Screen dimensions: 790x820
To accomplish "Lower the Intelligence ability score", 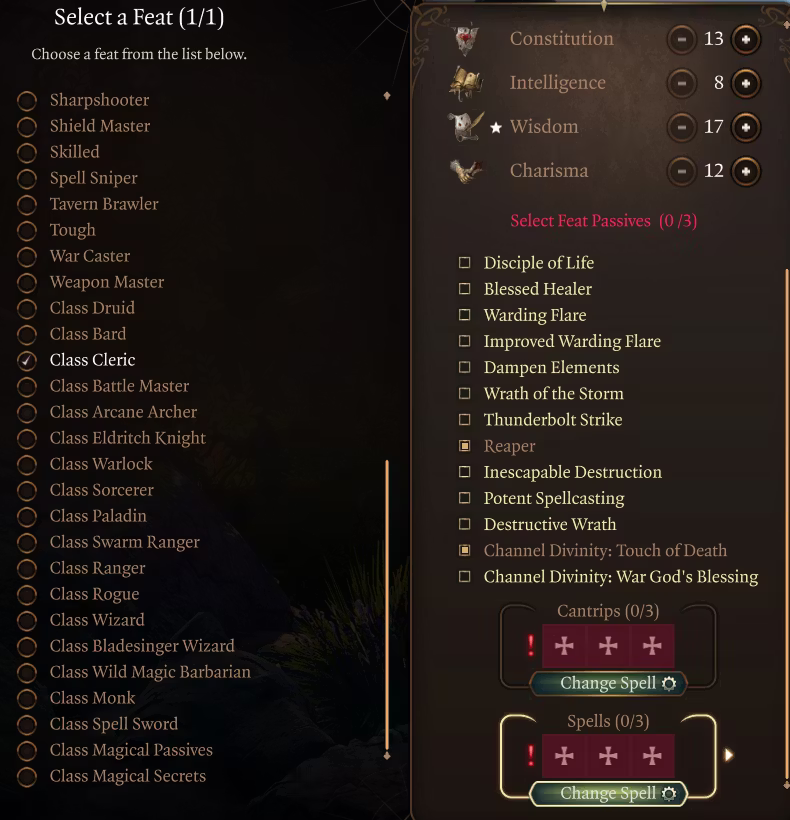I will [x=682, y=83].
